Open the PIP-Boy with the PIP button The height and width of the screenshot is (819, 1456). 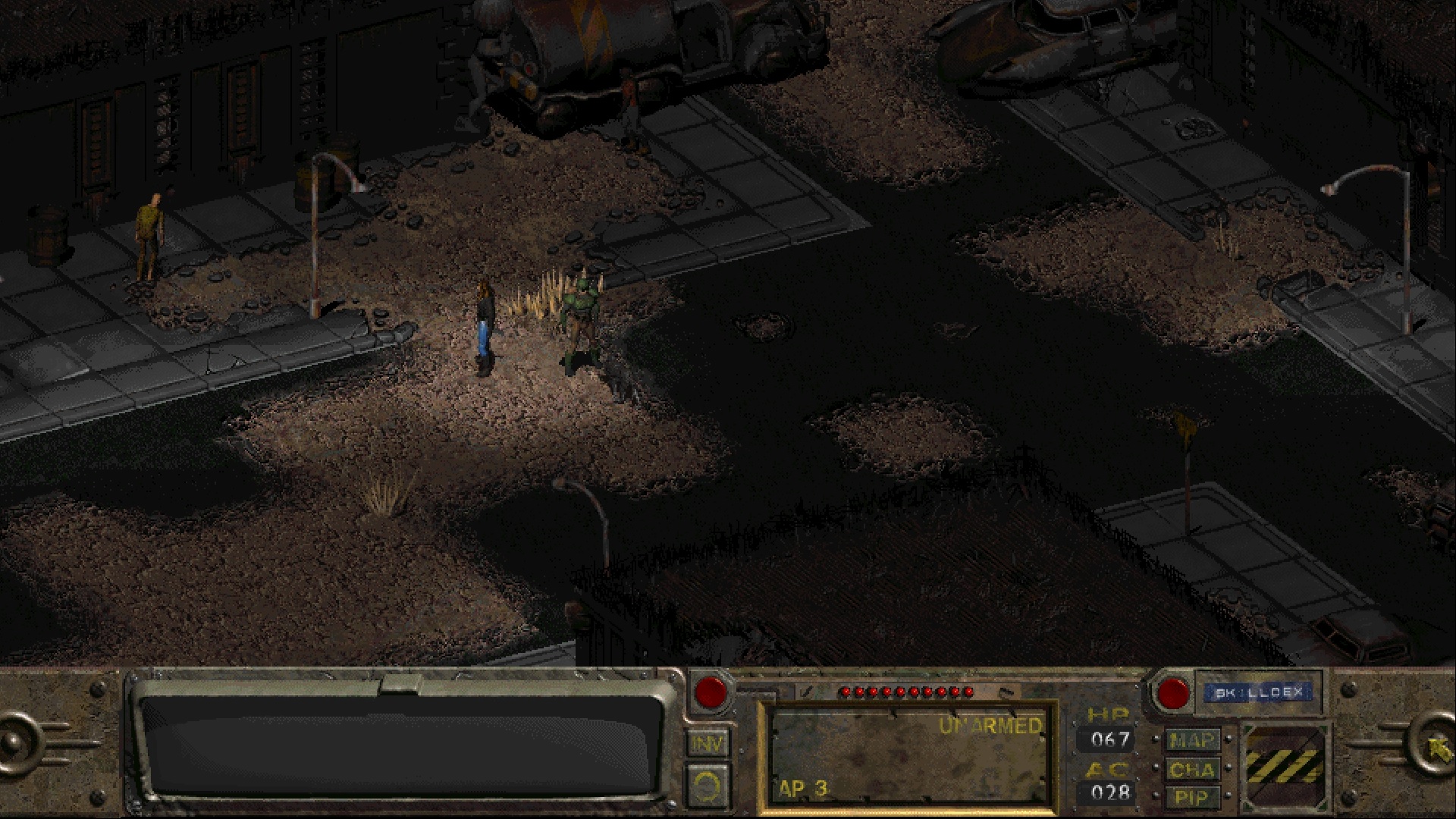click(x=1192, y=797)
